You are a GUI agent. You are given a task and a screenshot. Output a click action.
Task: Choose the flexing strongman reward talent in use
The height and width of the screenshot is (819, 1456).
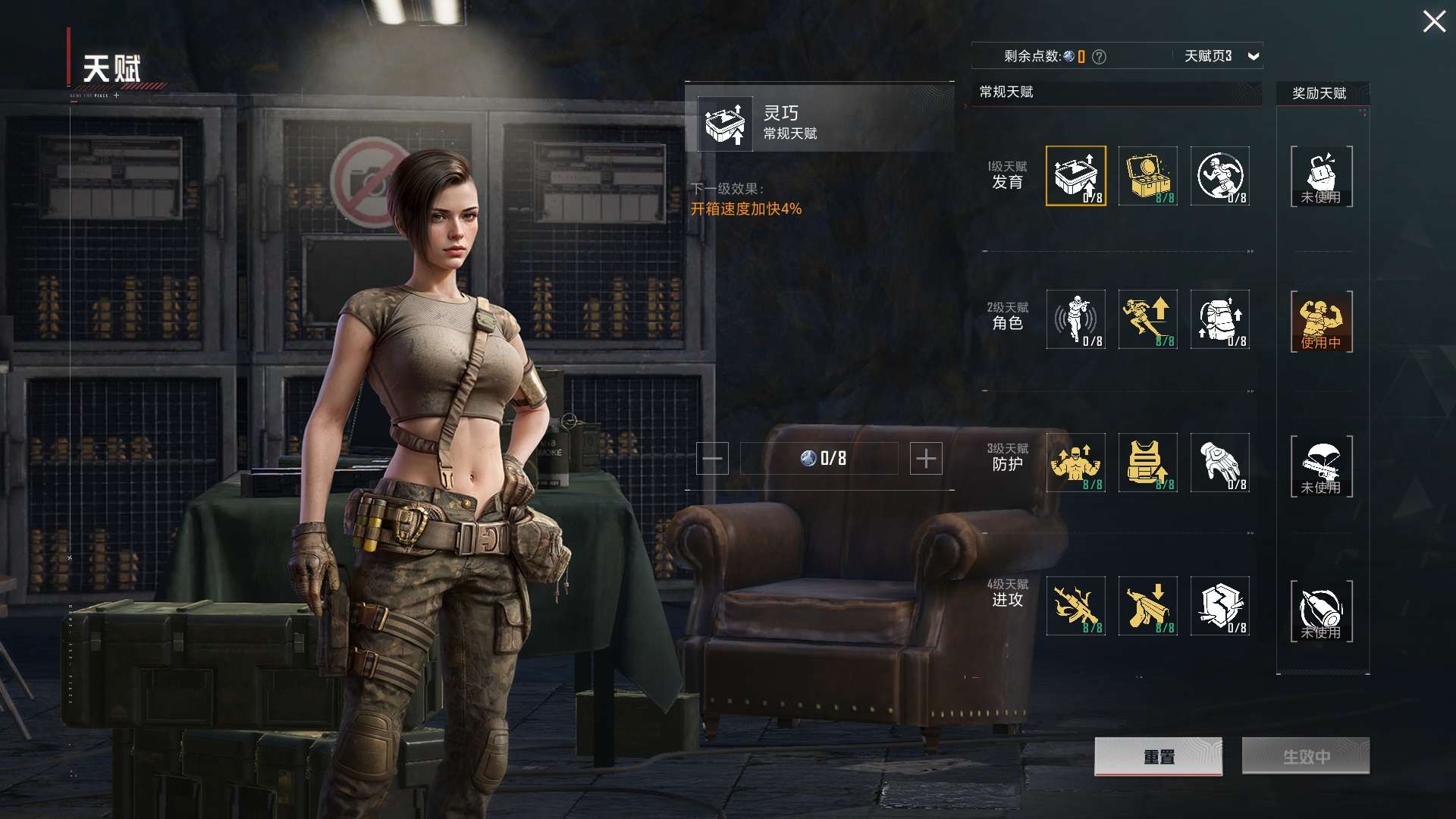(1321, 321)
